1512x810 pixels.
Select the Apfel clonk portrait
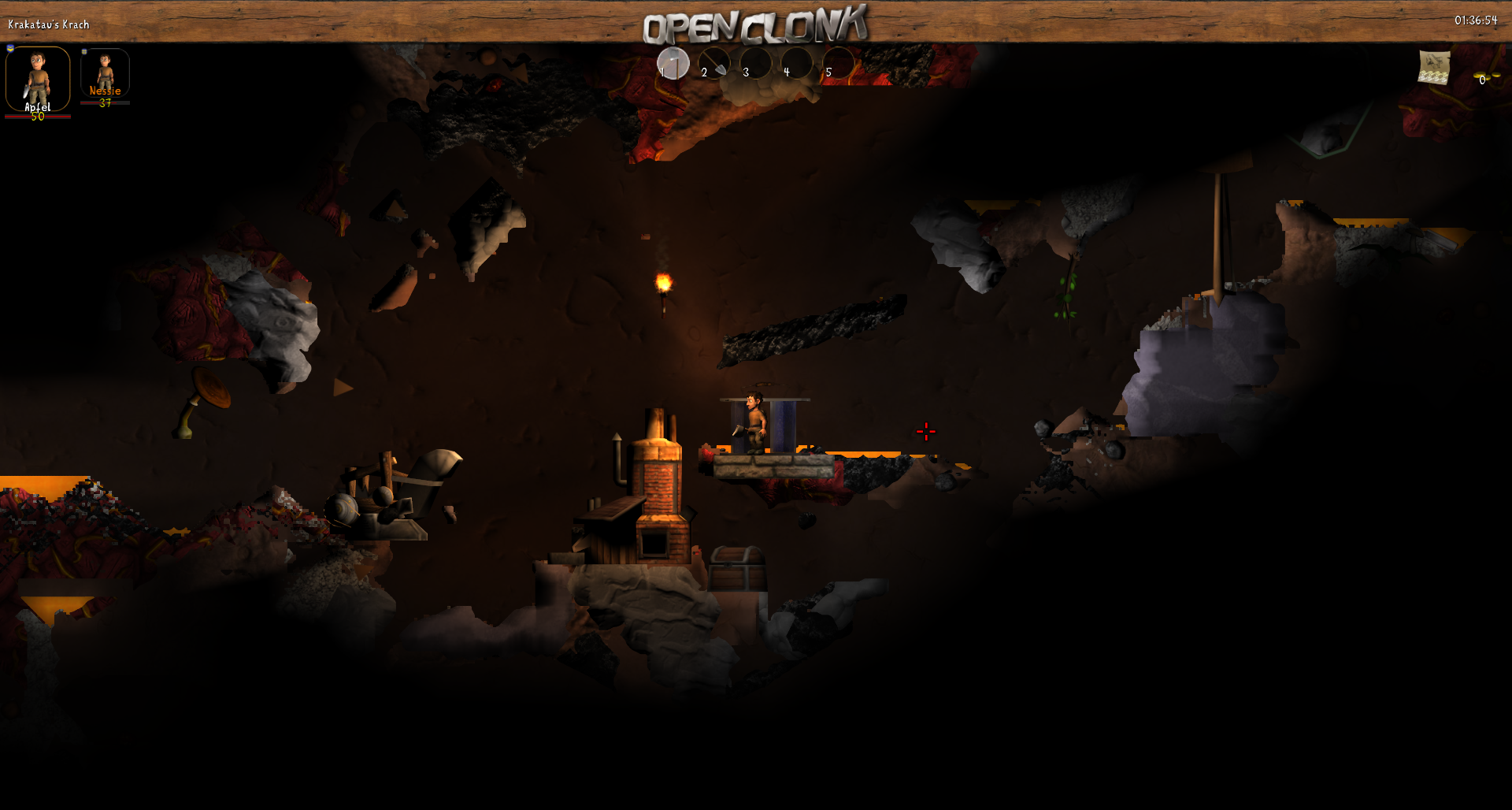pyautogui.click(x=38, y=79)
